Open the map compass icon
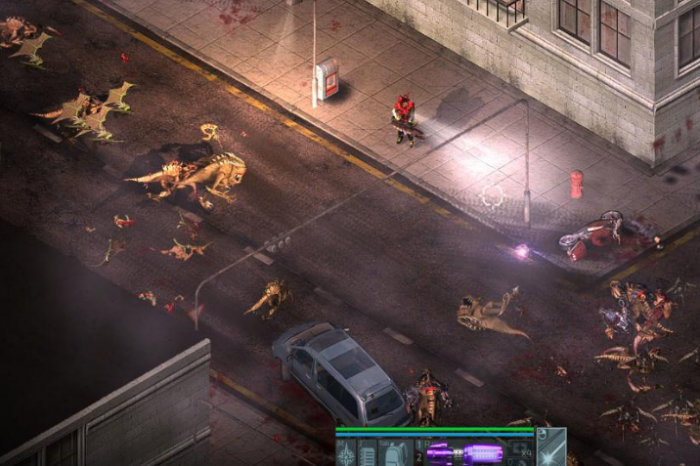700x466 pixels. pyautogui.click(x=346, y=453)
